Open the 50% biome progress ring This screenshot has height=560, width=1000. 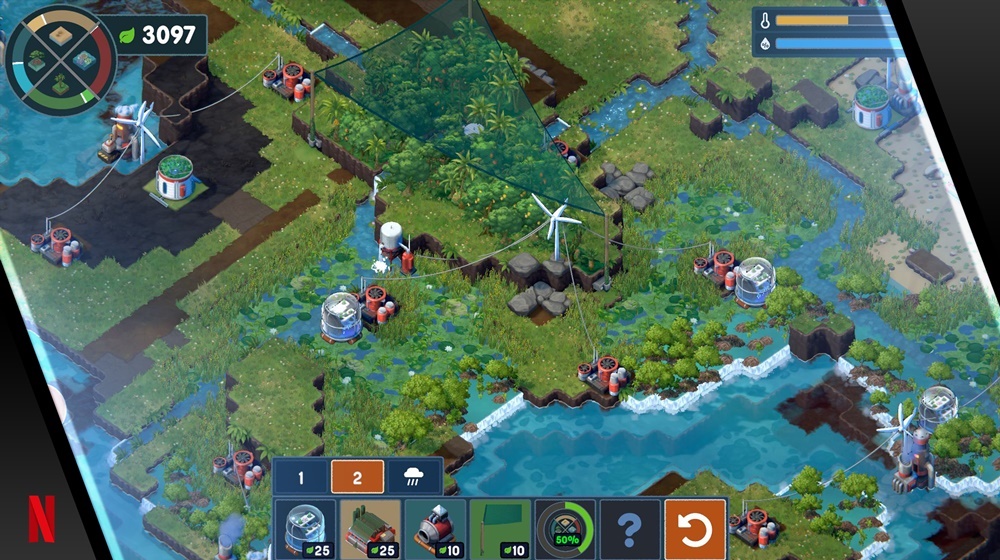(564, 529)
